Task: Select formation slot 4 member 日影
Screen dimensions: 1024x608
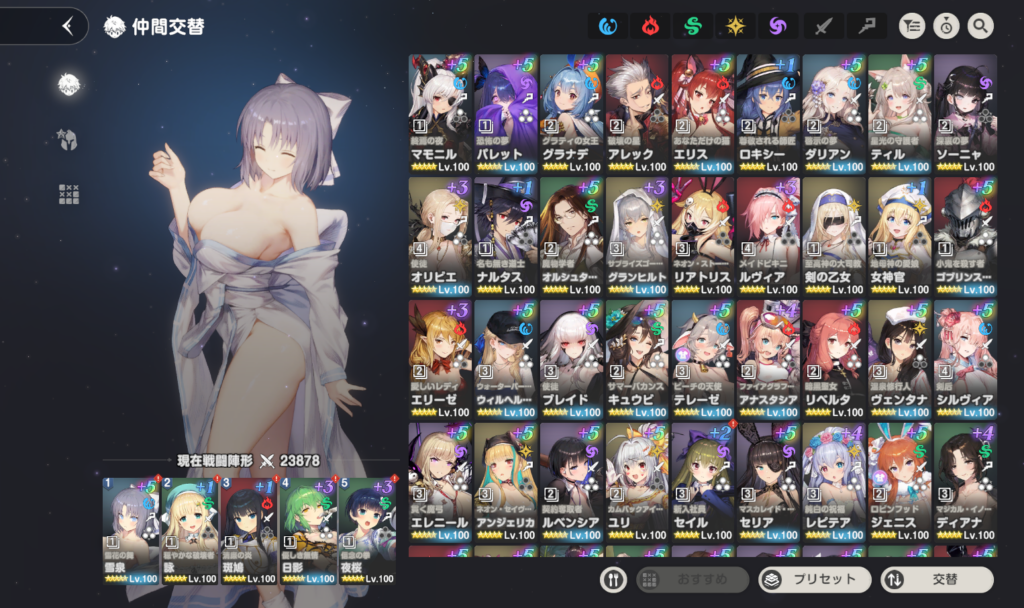Action: pos(308,530)
